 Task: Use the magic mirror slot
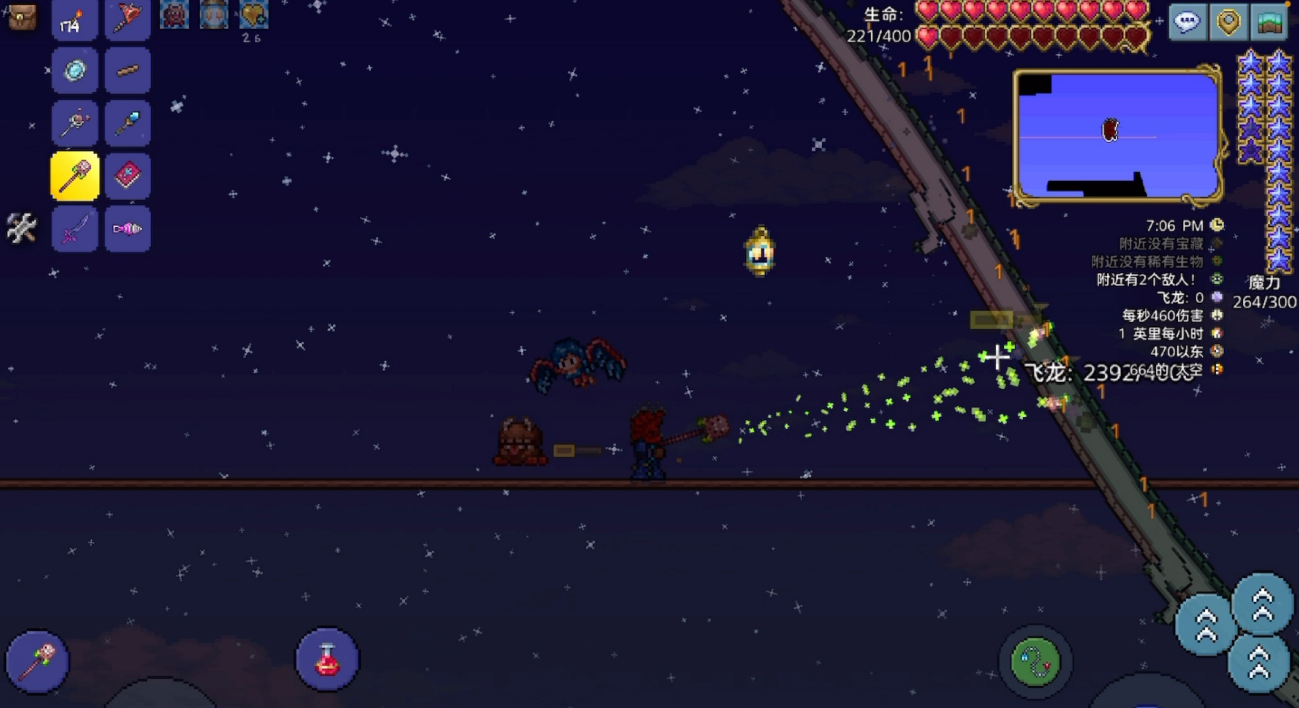pos(75,71)
